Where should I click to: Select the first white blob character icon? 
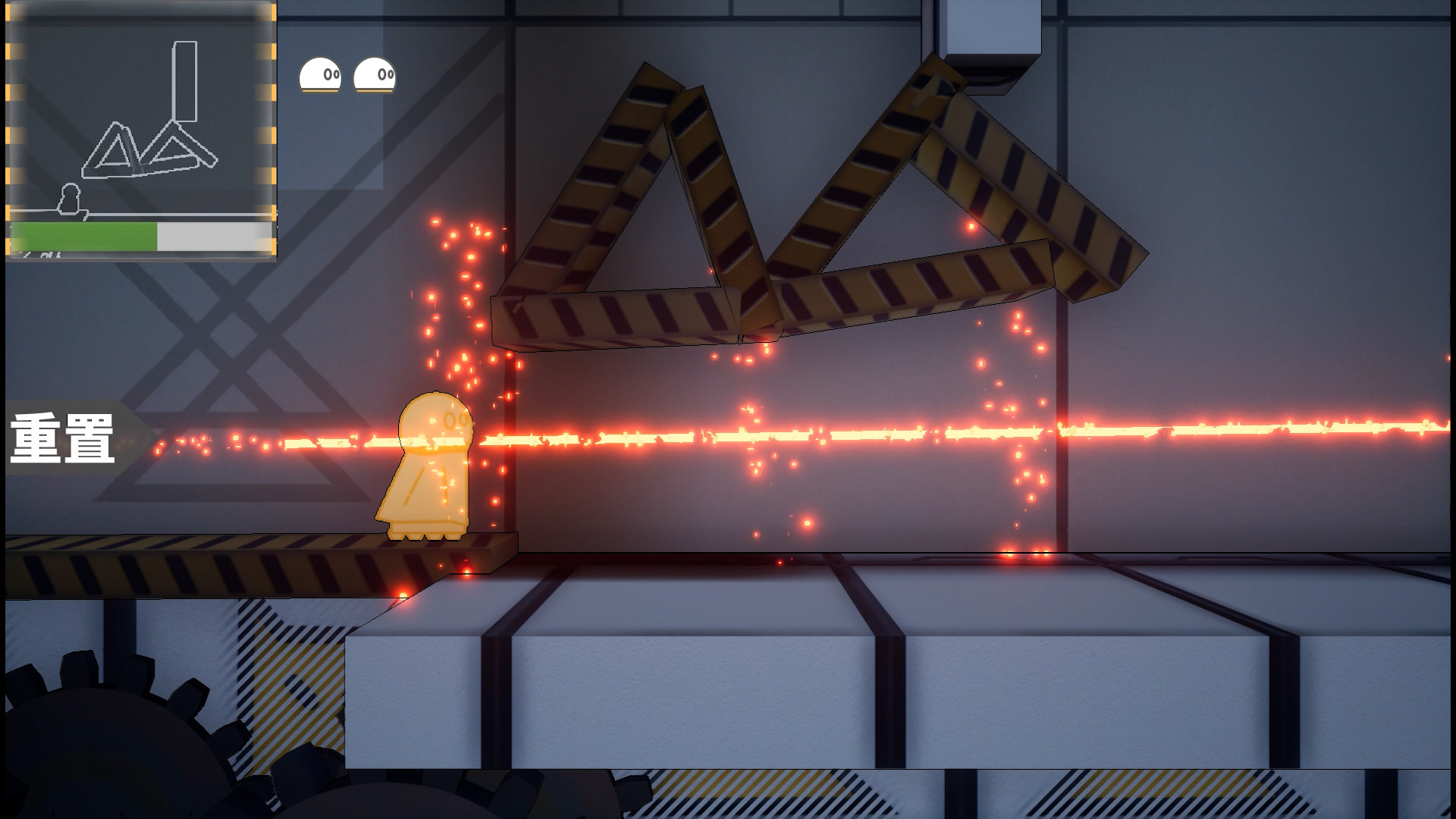(320, 74)
